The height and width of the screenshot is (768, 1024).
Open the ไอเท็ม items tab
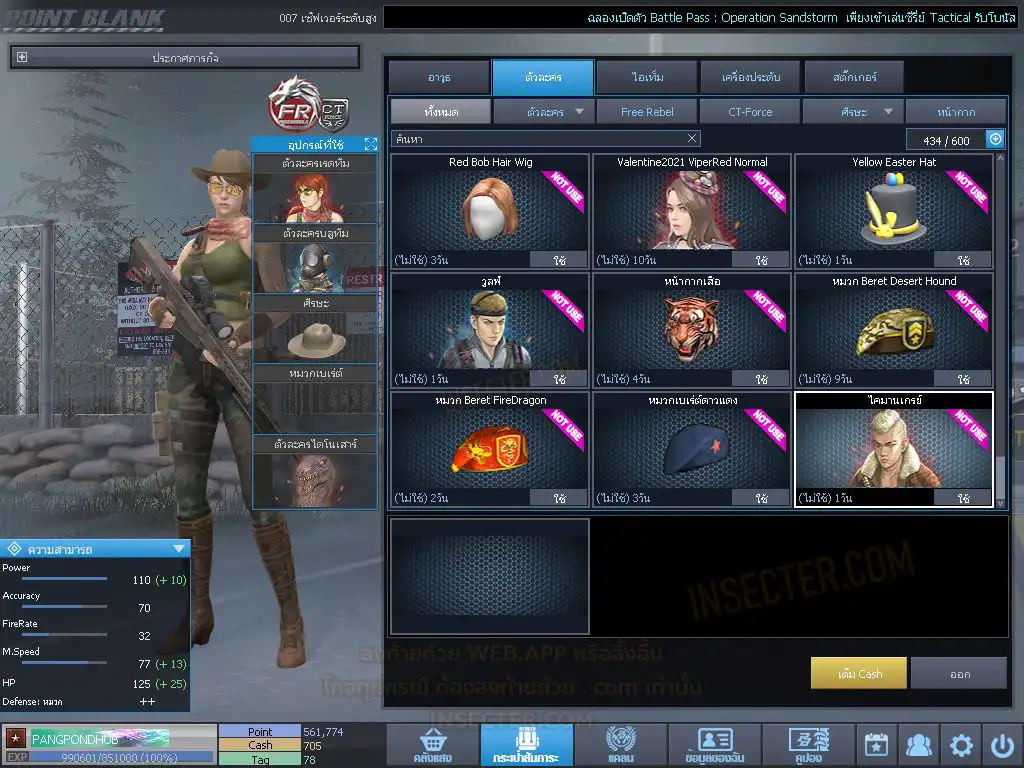647,77
